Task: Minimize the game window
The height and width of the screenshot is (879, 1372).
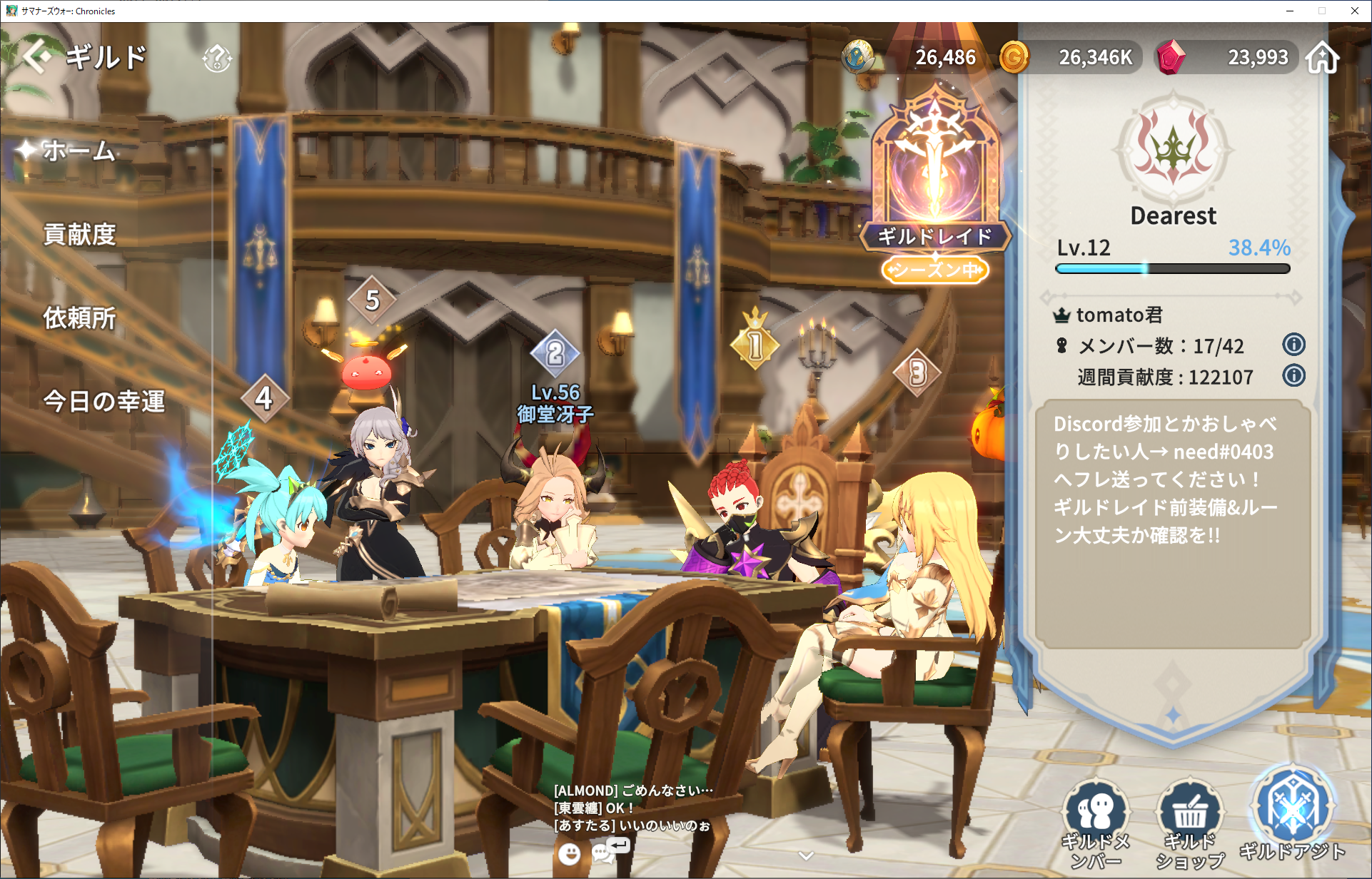Action: tap(1290, 11)
